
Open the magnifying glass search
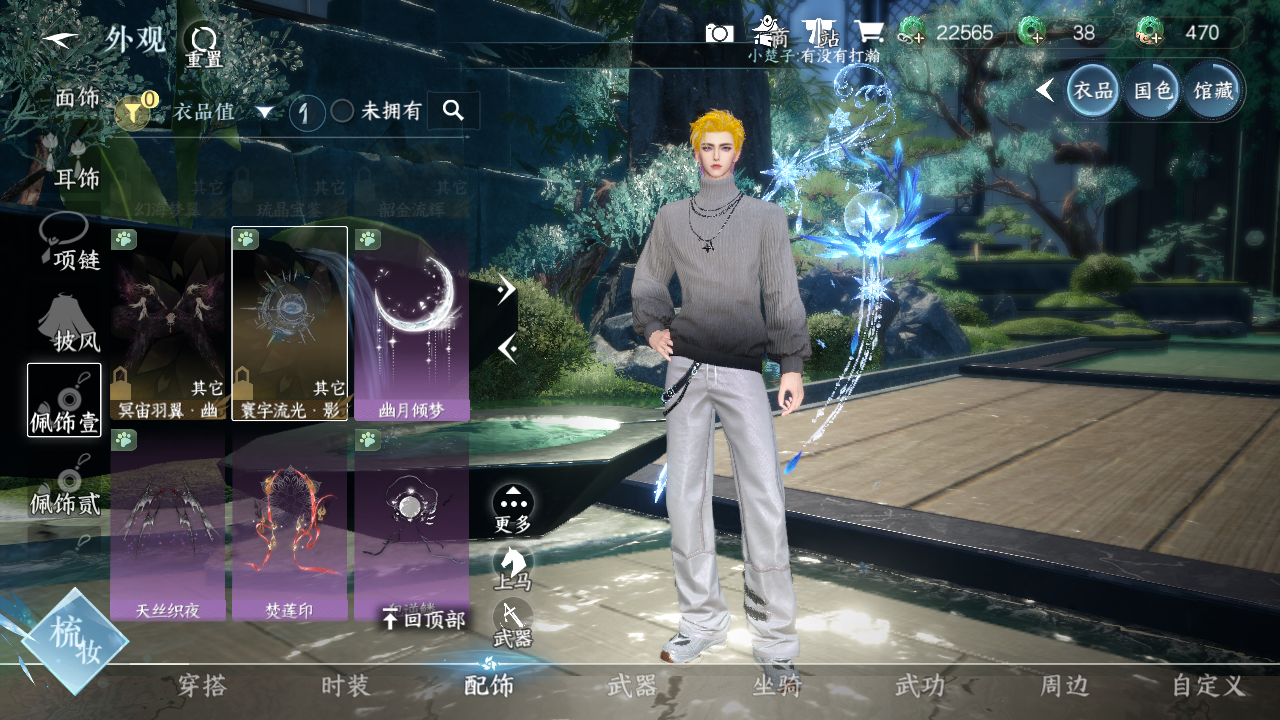click(453, 110)
